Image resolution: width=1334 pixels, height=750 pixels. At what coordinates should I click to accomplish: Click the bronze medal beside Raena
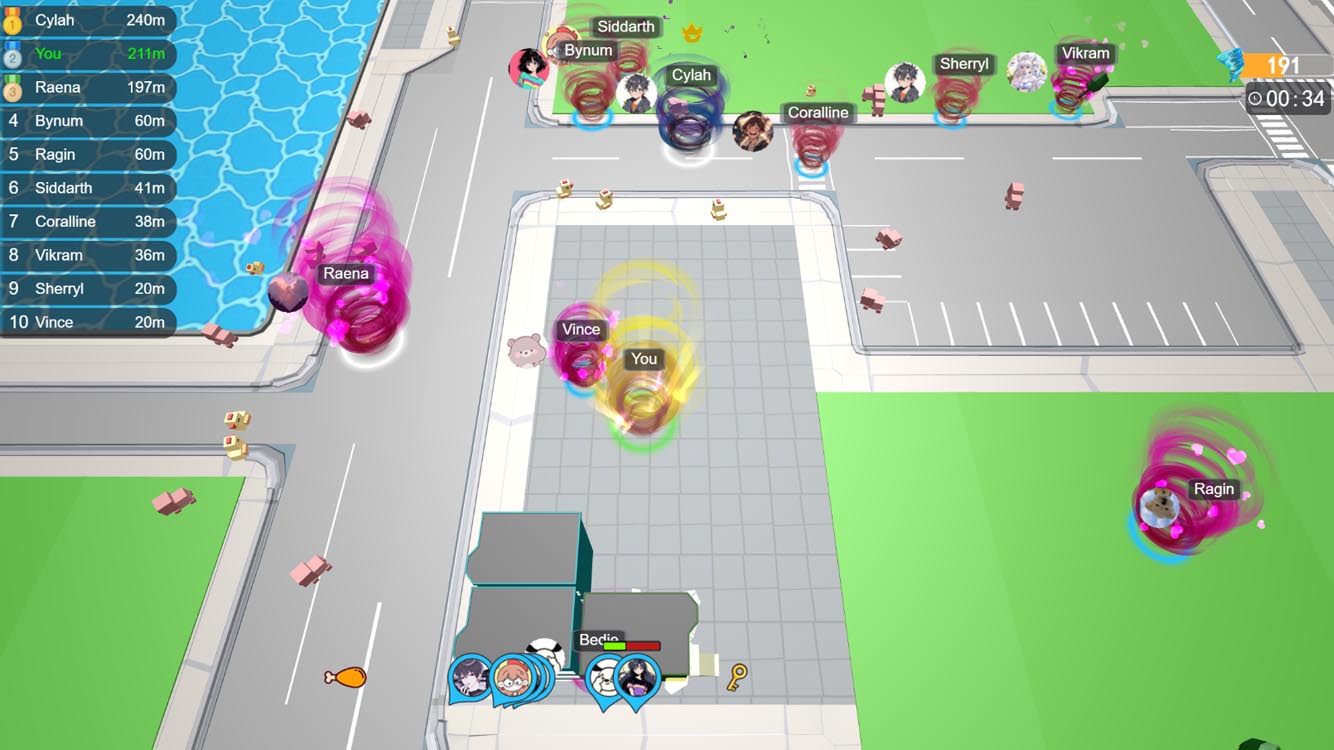click(14, 88)
